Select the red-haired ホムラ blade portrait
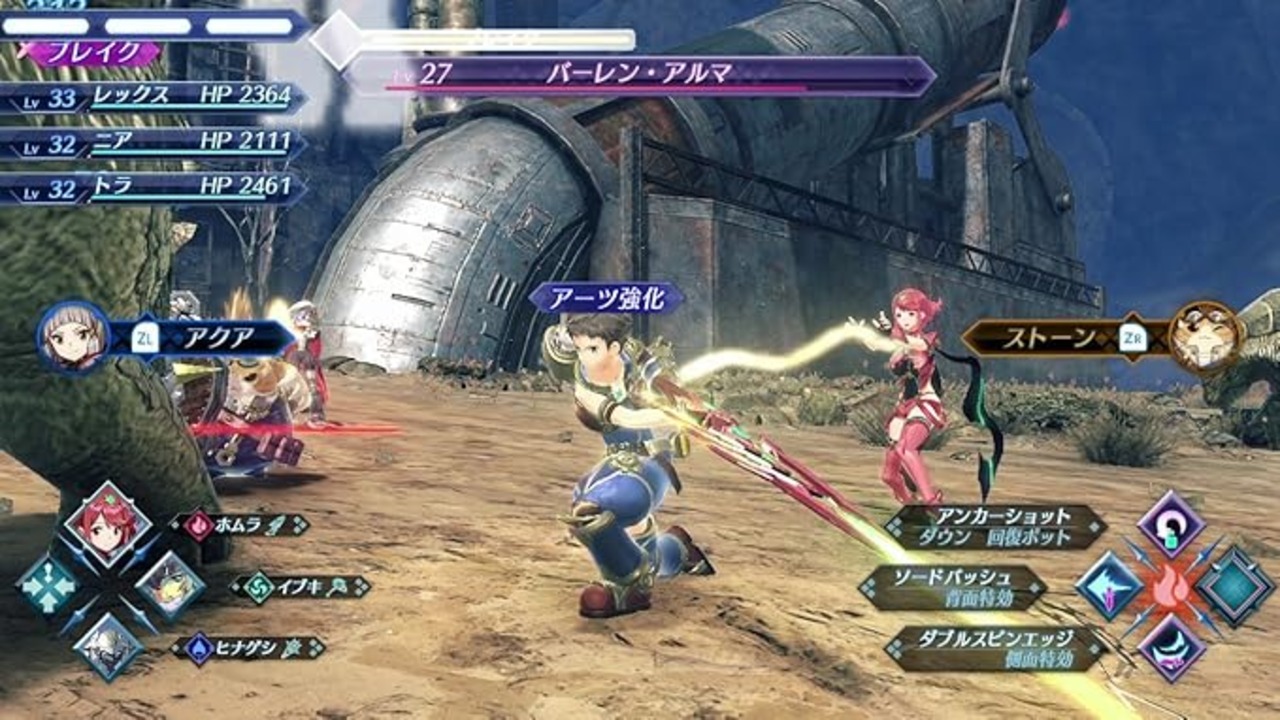This screenshot has width=1280, height=720. coord(107,524)
